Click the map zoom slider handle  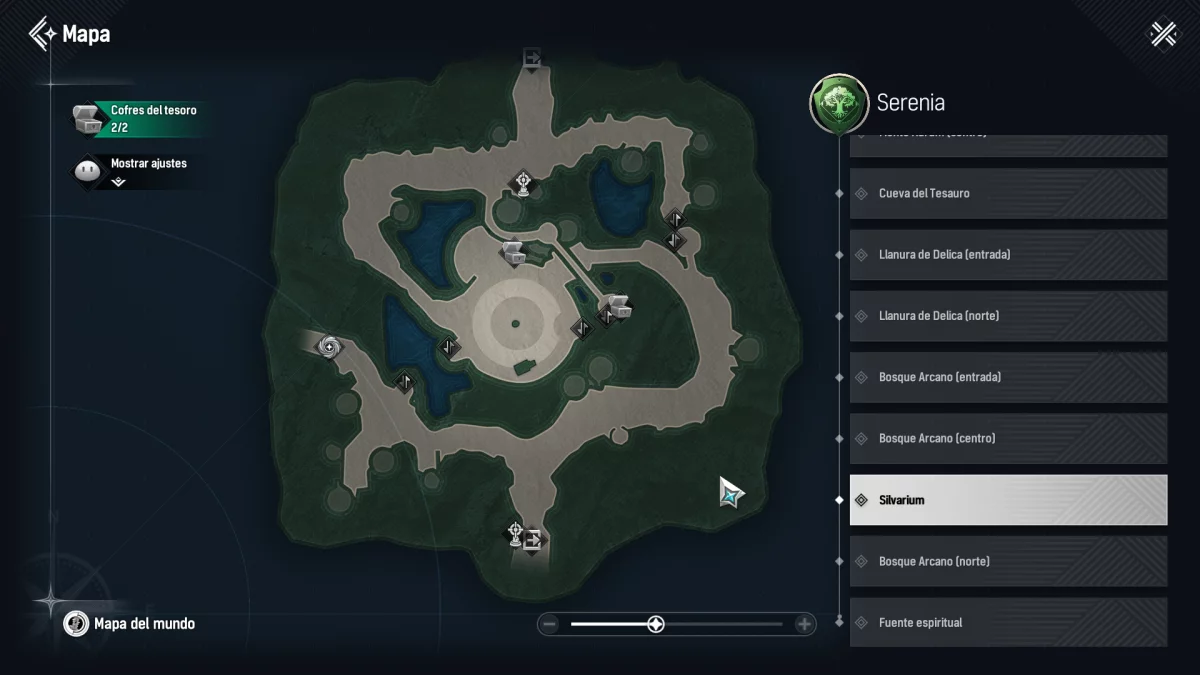tap(656, 625)
